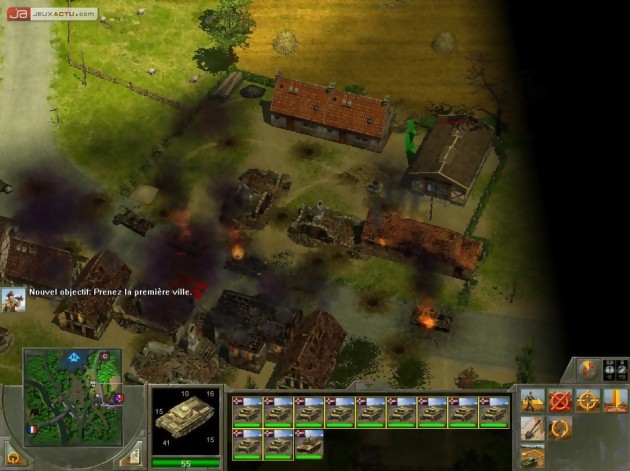630x471 pixels.
Task: Activate the red crossed-circle stop command
Action: pyautogui.click(x=560, y=402)
